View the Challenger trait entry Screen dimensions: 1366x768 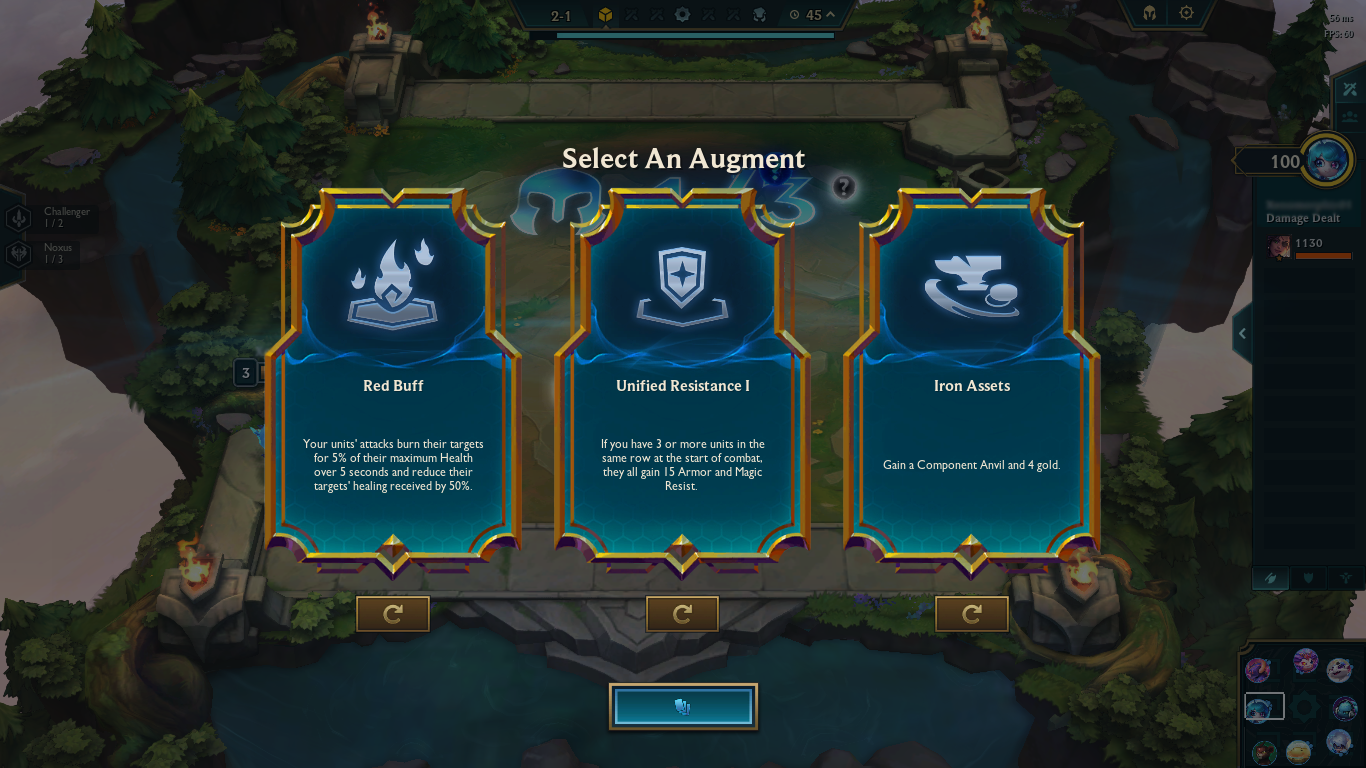coord(48,218)
